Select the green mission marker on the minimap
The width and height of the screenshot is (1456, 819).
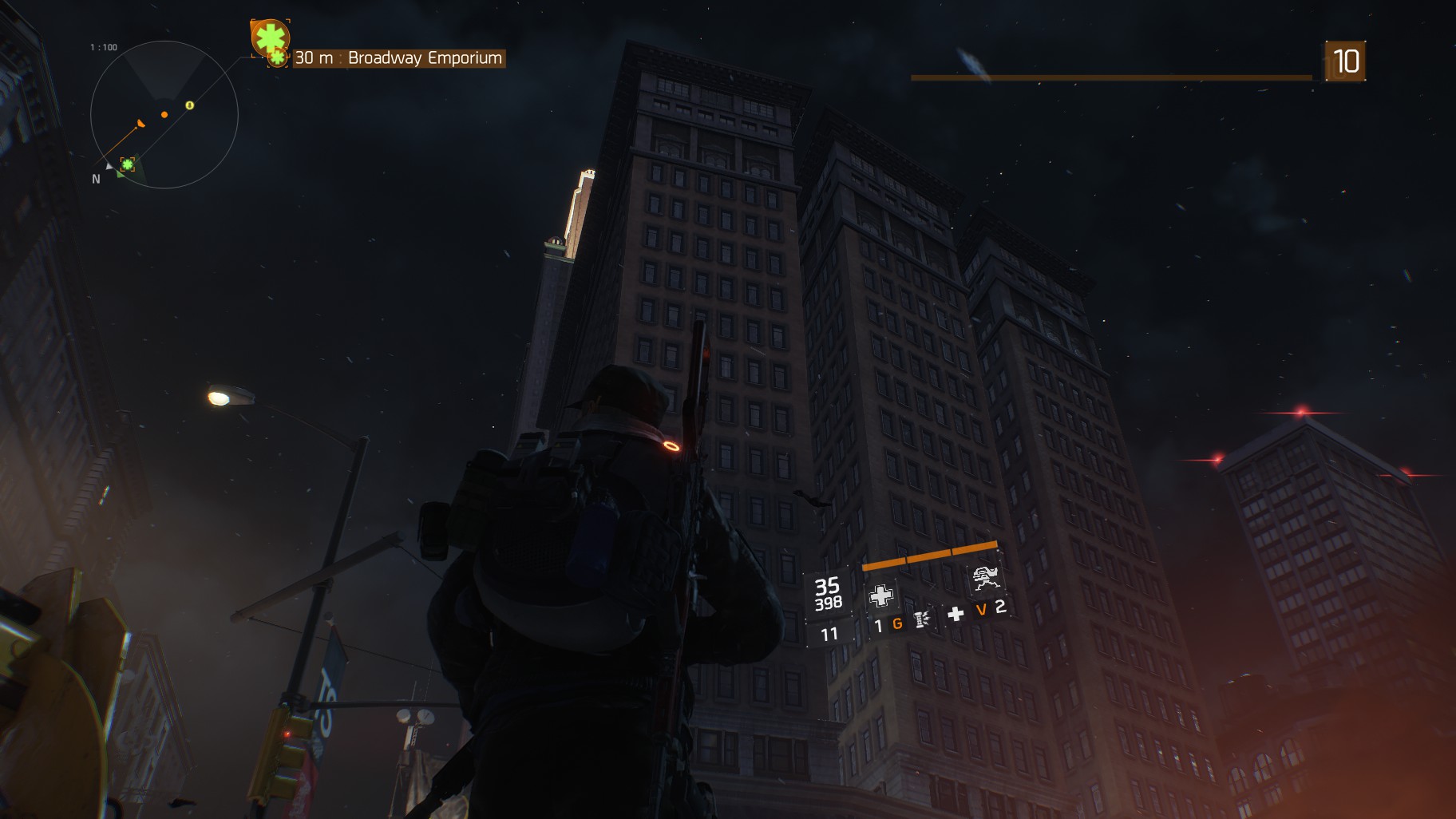(x=127, y=164)
